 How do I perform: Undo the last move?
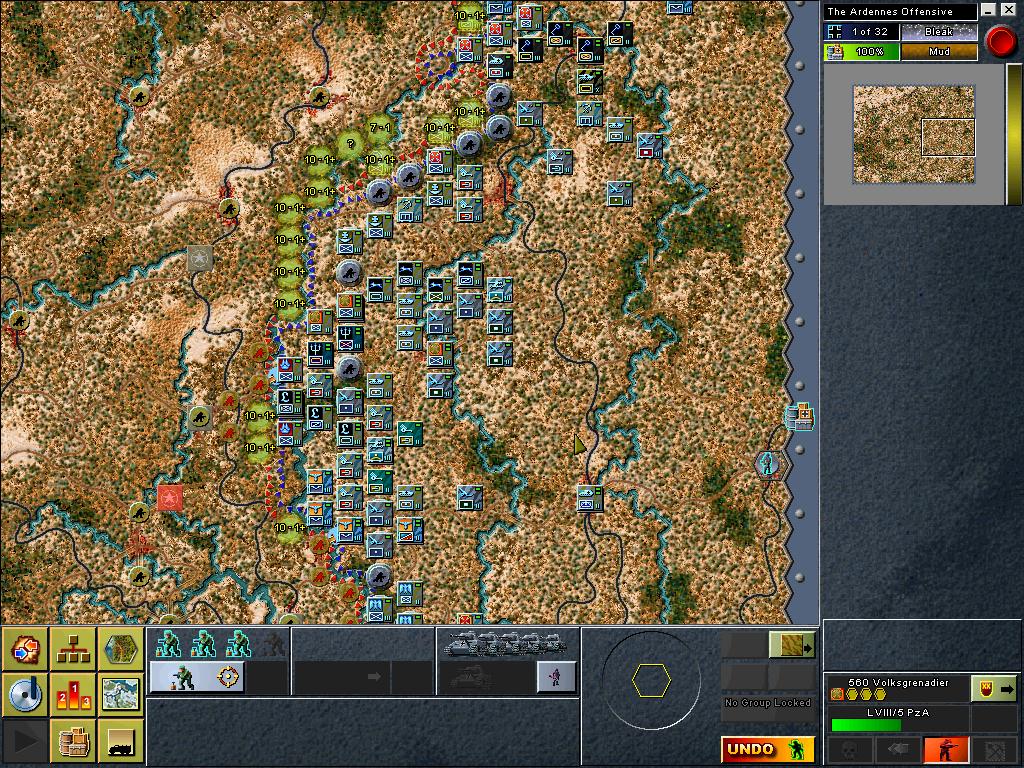(x=767, y=749)
